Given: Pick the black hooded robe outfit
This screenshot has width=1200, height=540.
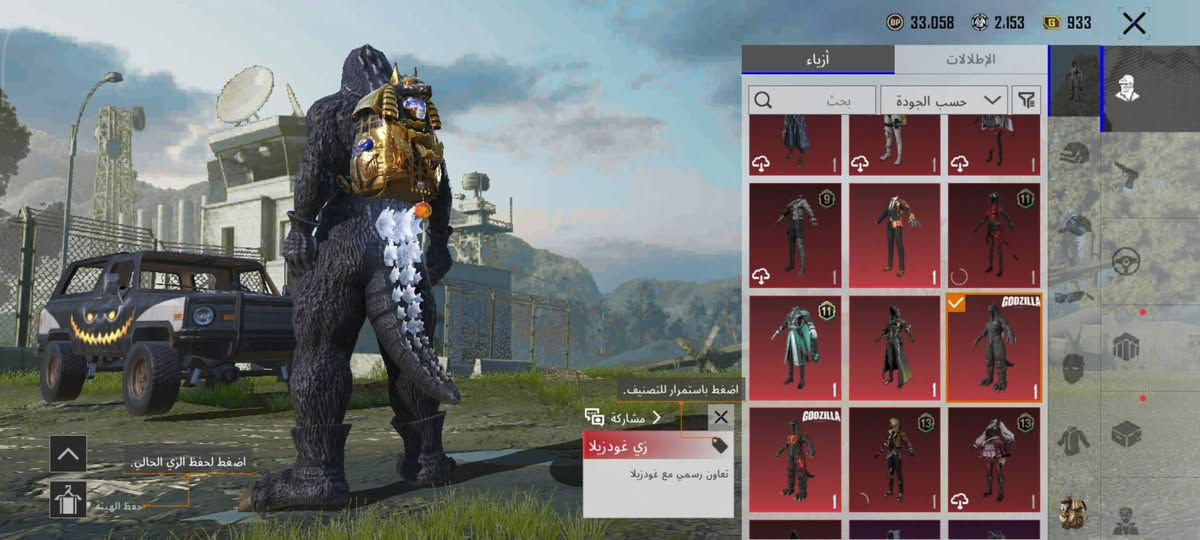Looking at the screenshot, I should pos(894,348).
